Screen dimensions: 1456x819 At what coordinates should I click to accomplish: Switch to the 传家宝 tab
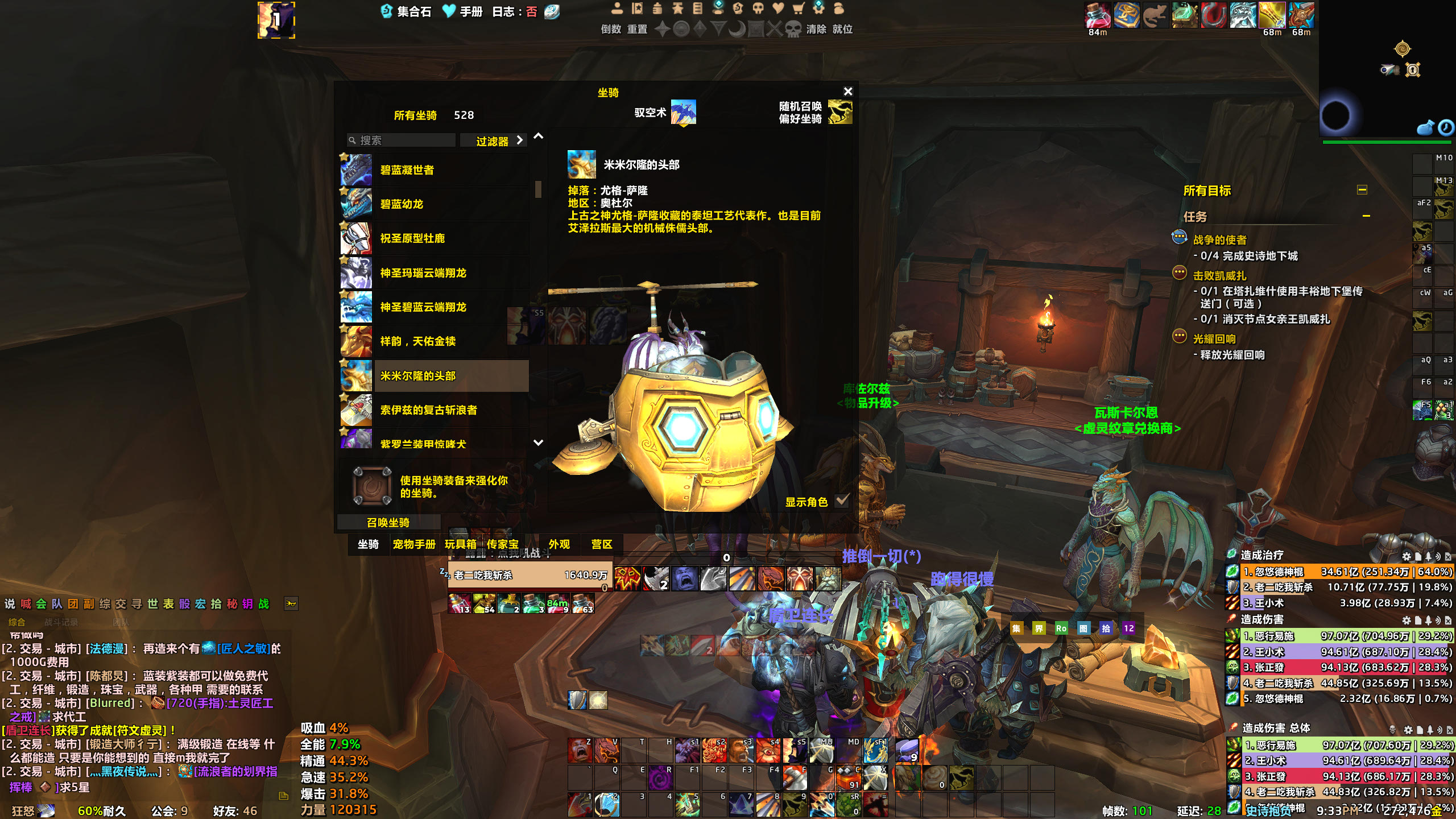pos(503,544)
